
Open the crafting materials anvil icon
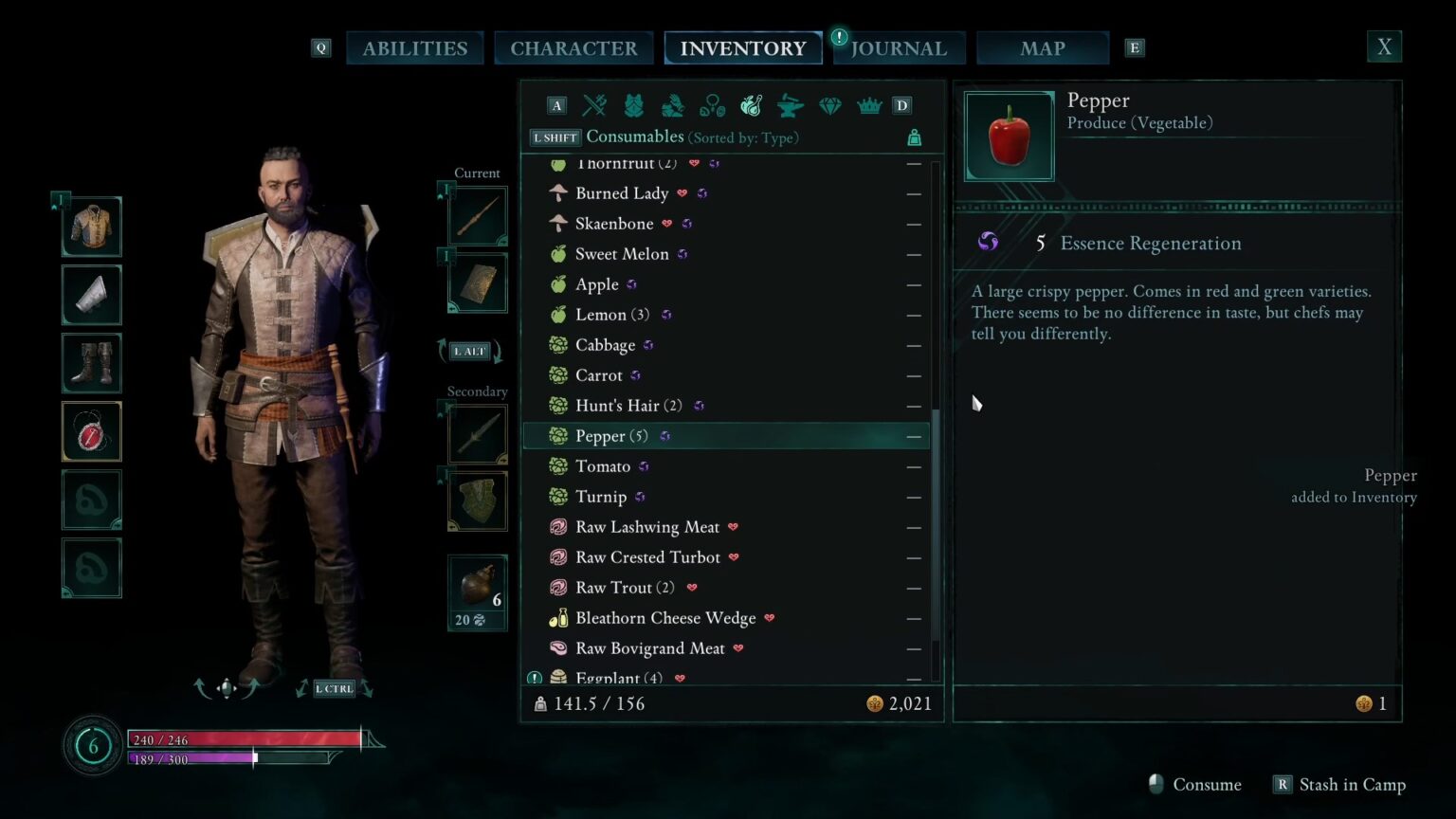[x=790, y=105]
